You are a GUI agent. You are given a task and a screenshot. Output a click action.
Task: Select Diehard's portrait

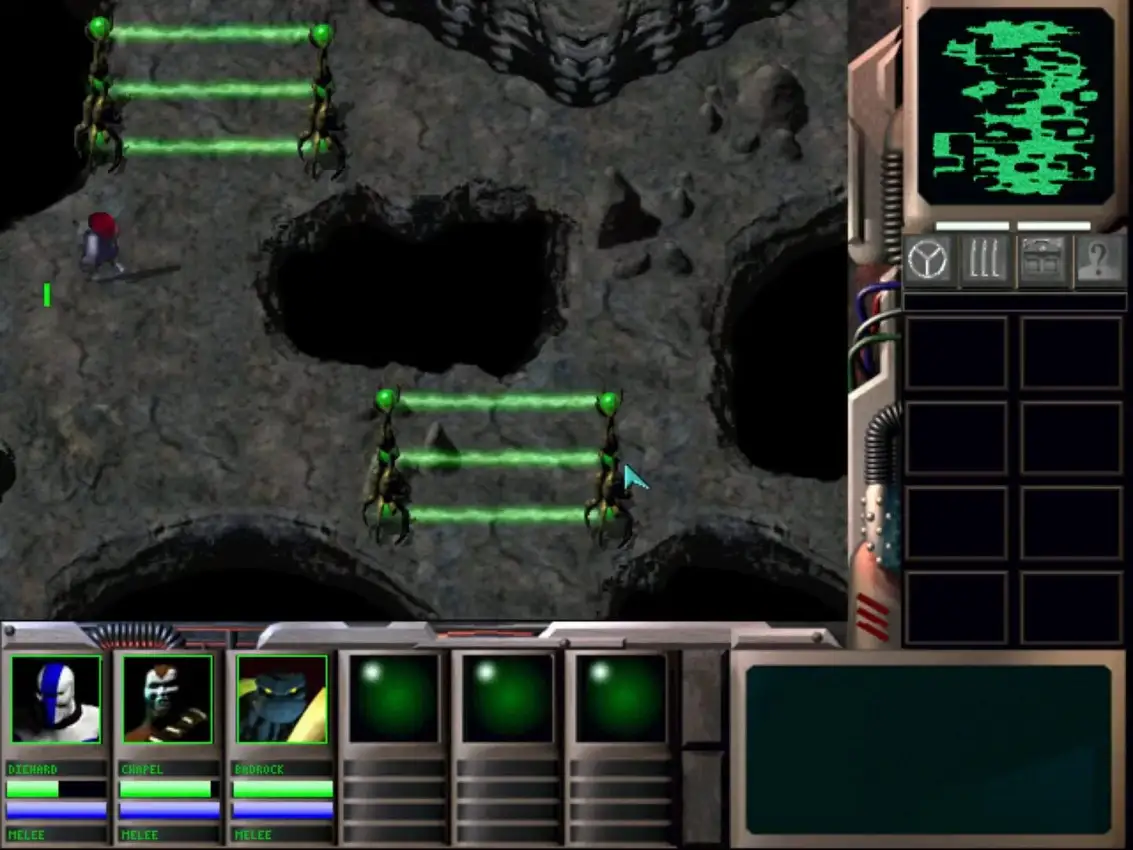click(56, 699)
